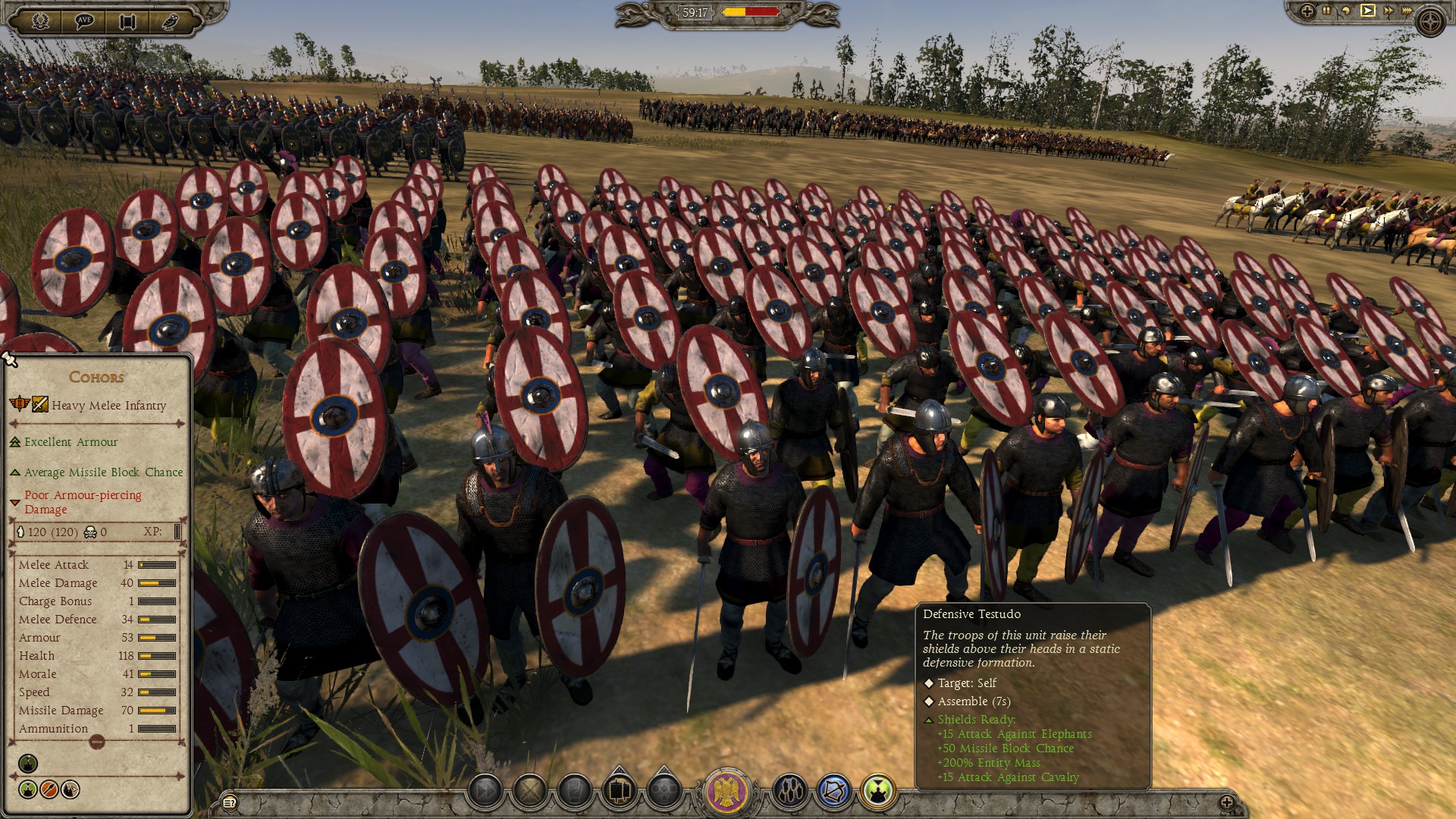Image resolution: width=1456 pixels, height=819 pixels.
Task: Activate the Defensive Testudo ability
Action: tap(878, 792)
